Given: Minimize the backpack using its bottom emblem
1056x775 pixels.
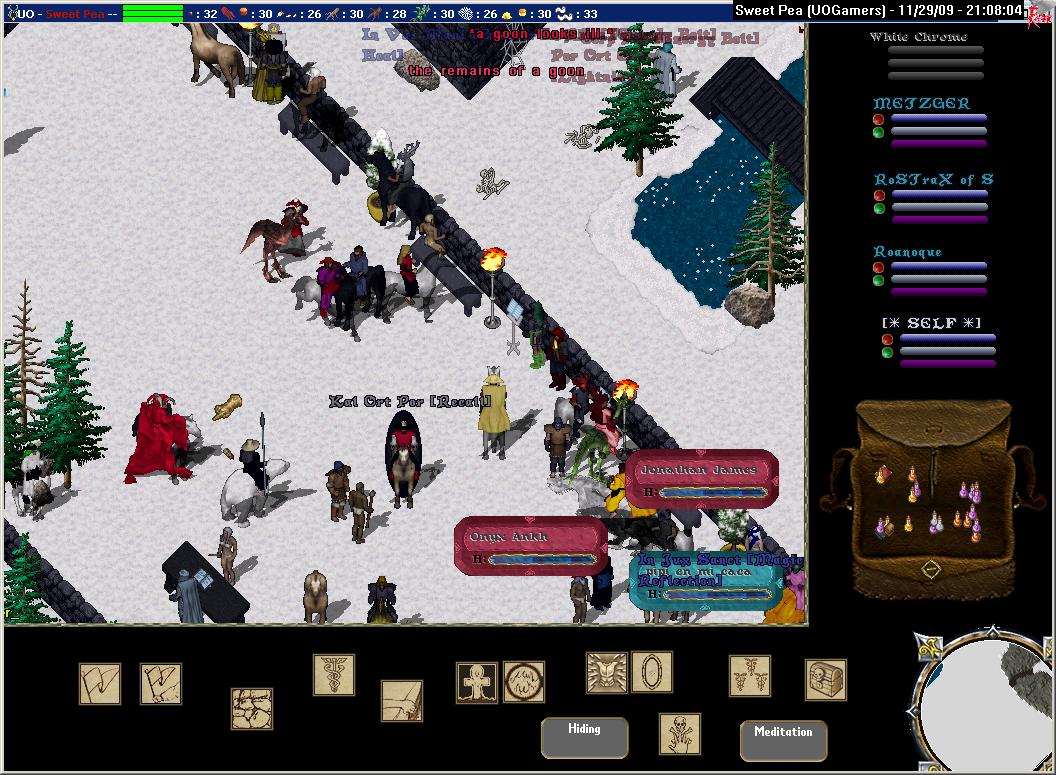Looking at the screenshot, I should point(931,569).
